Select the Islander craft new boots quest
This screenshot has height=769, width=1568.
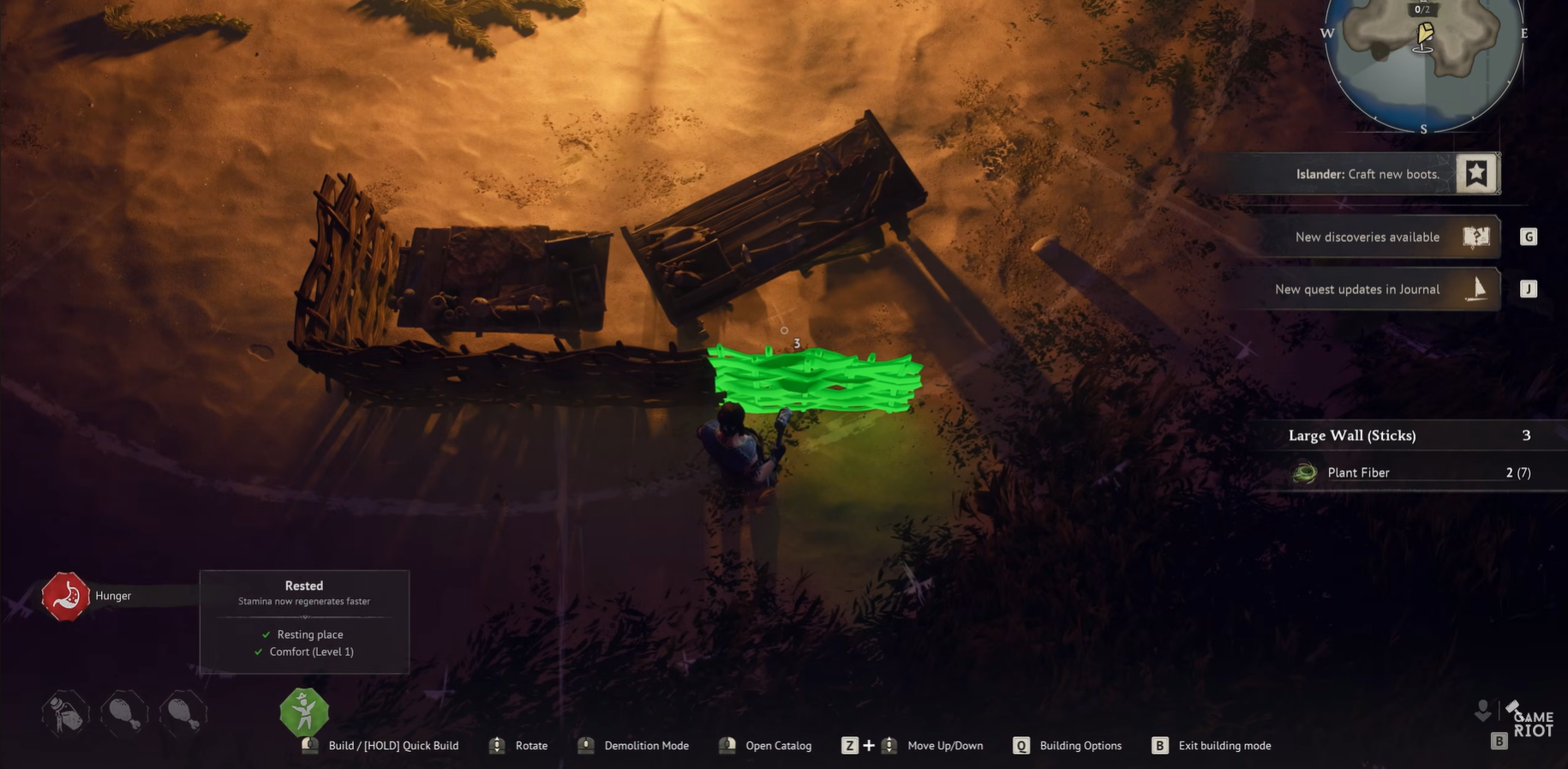1367,174
